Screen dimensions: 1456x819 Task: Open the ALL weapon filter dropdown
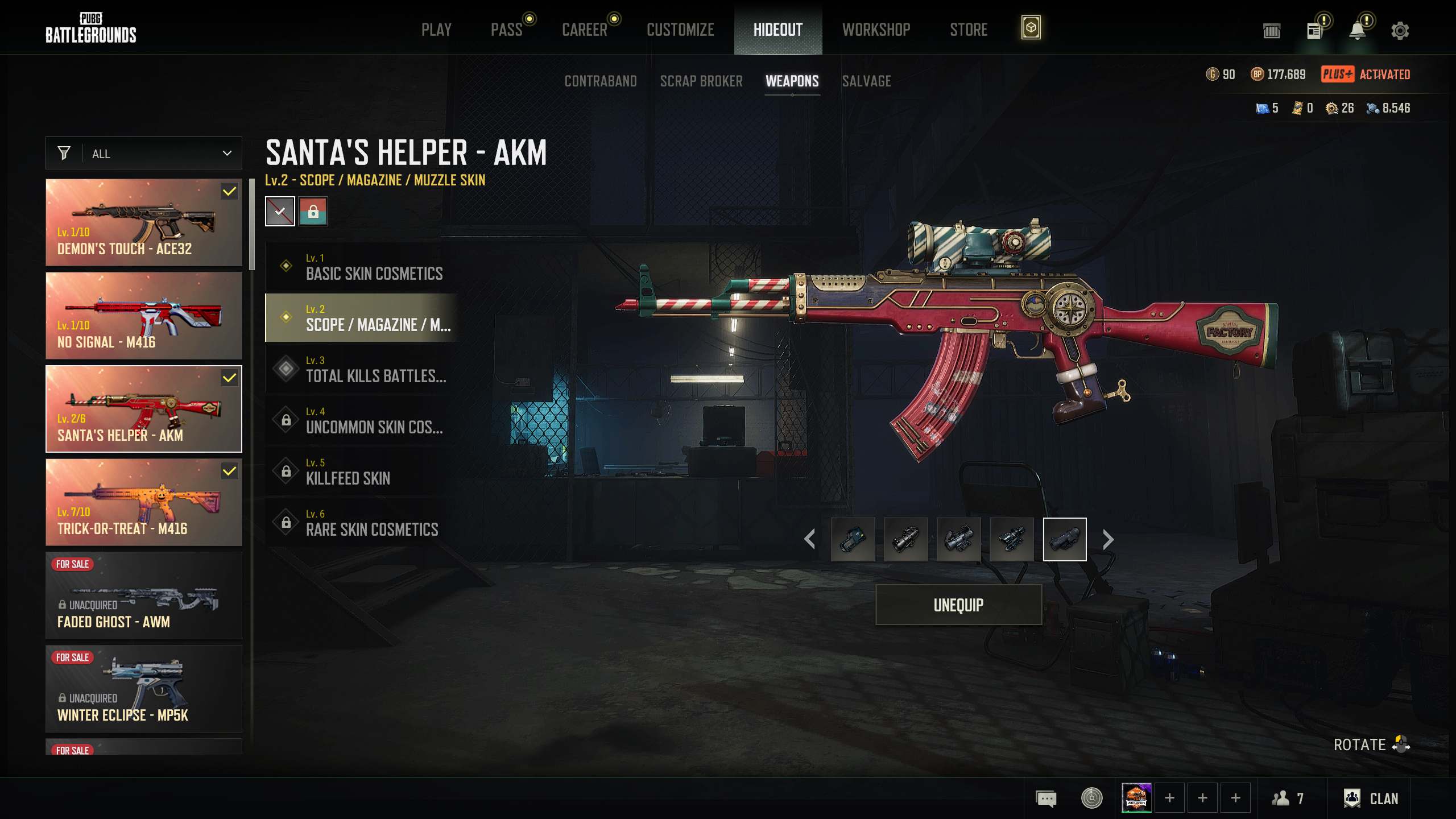coord(144,154)
